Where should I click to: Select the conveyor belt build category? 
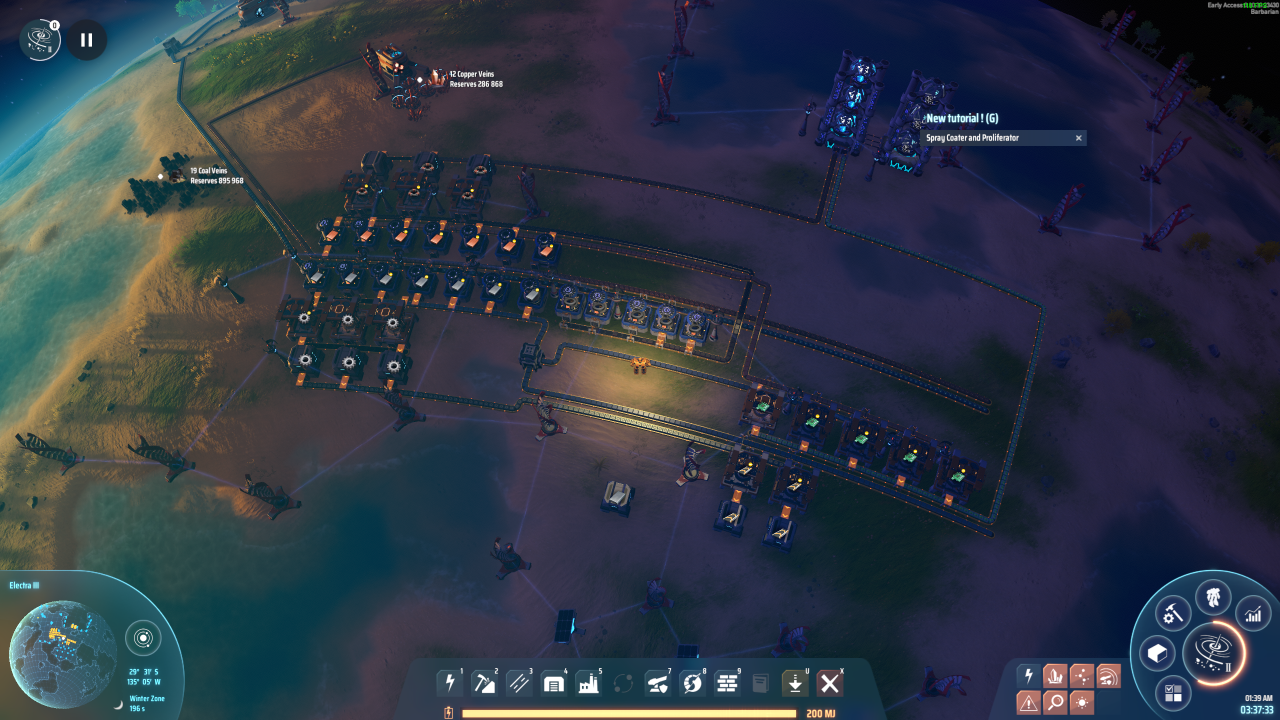(x=519, y=683)
